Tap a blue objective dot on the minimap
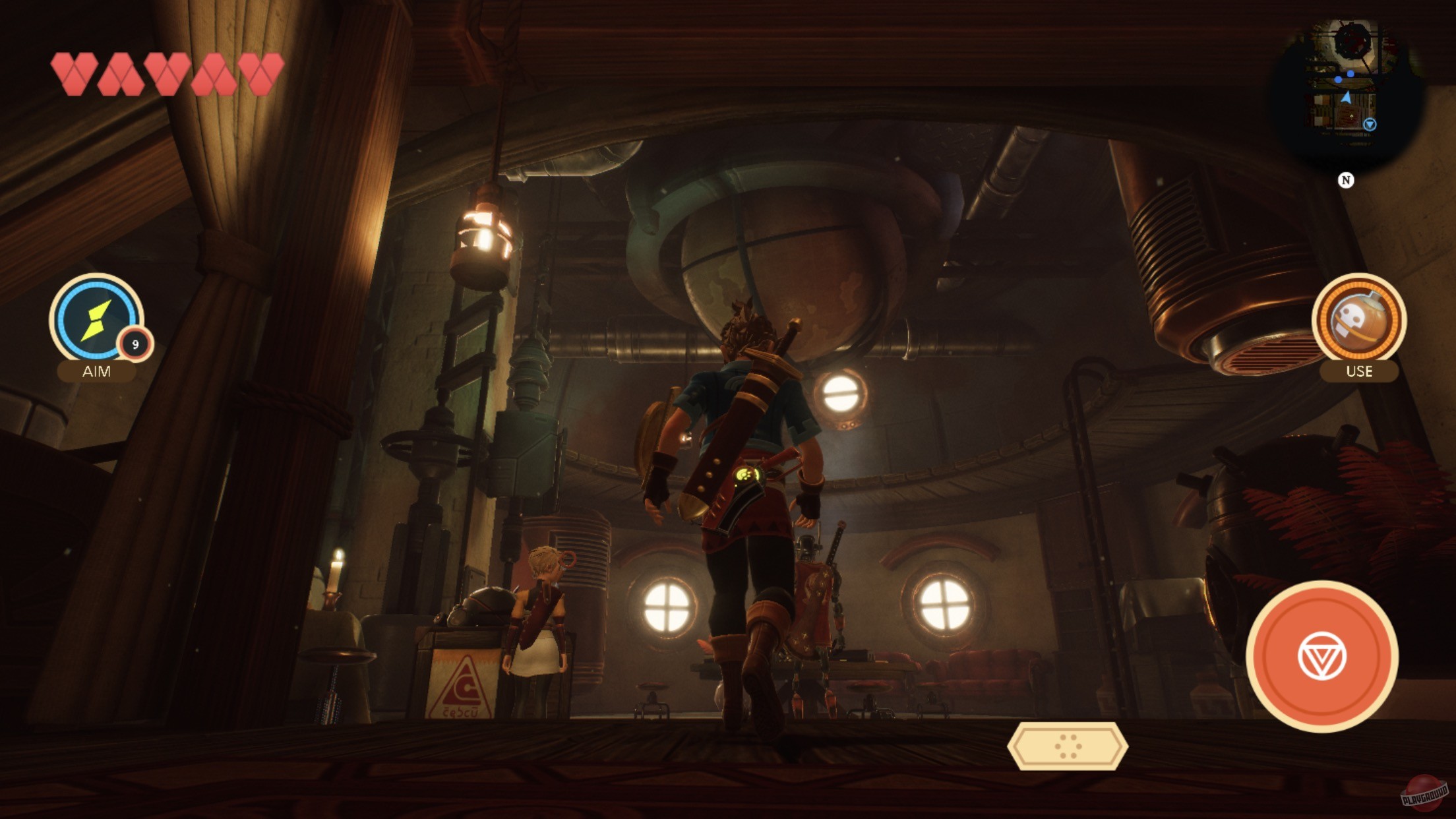Viewport: 1456px width, 819px height. click(1338, 79)
